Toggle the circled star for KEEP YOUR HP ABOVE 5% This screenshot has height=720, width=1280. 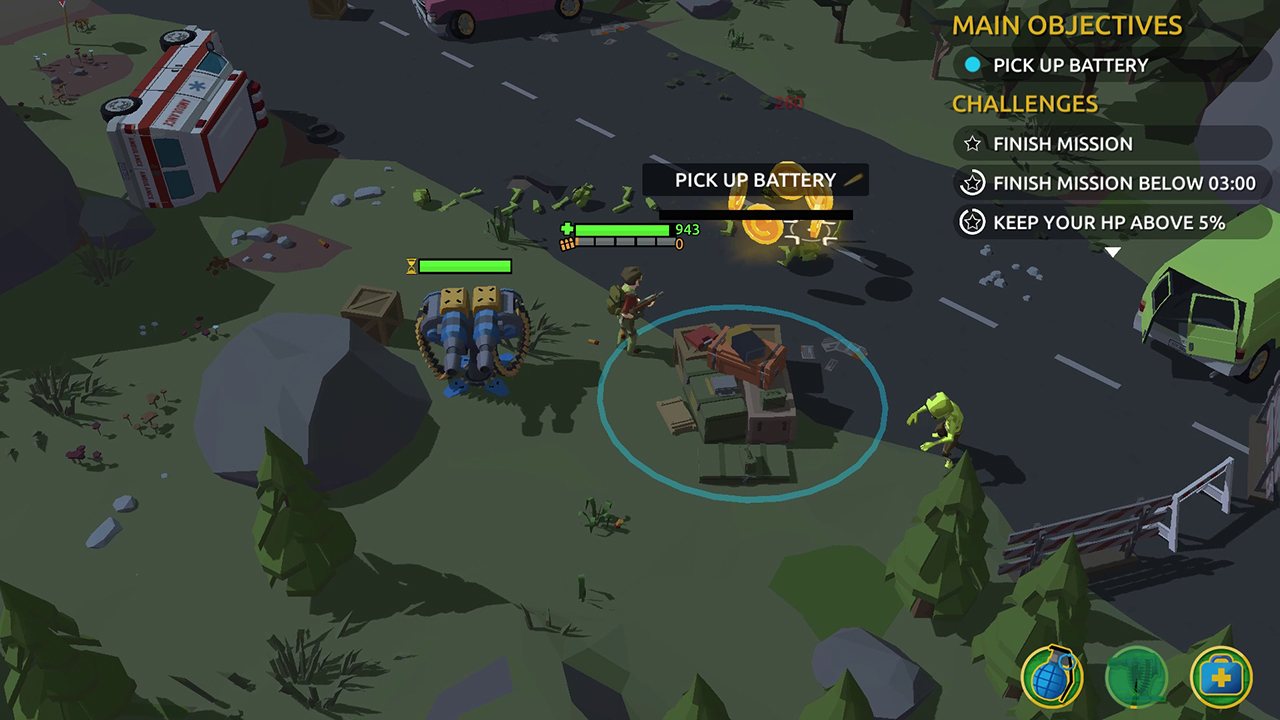(971, 222)
